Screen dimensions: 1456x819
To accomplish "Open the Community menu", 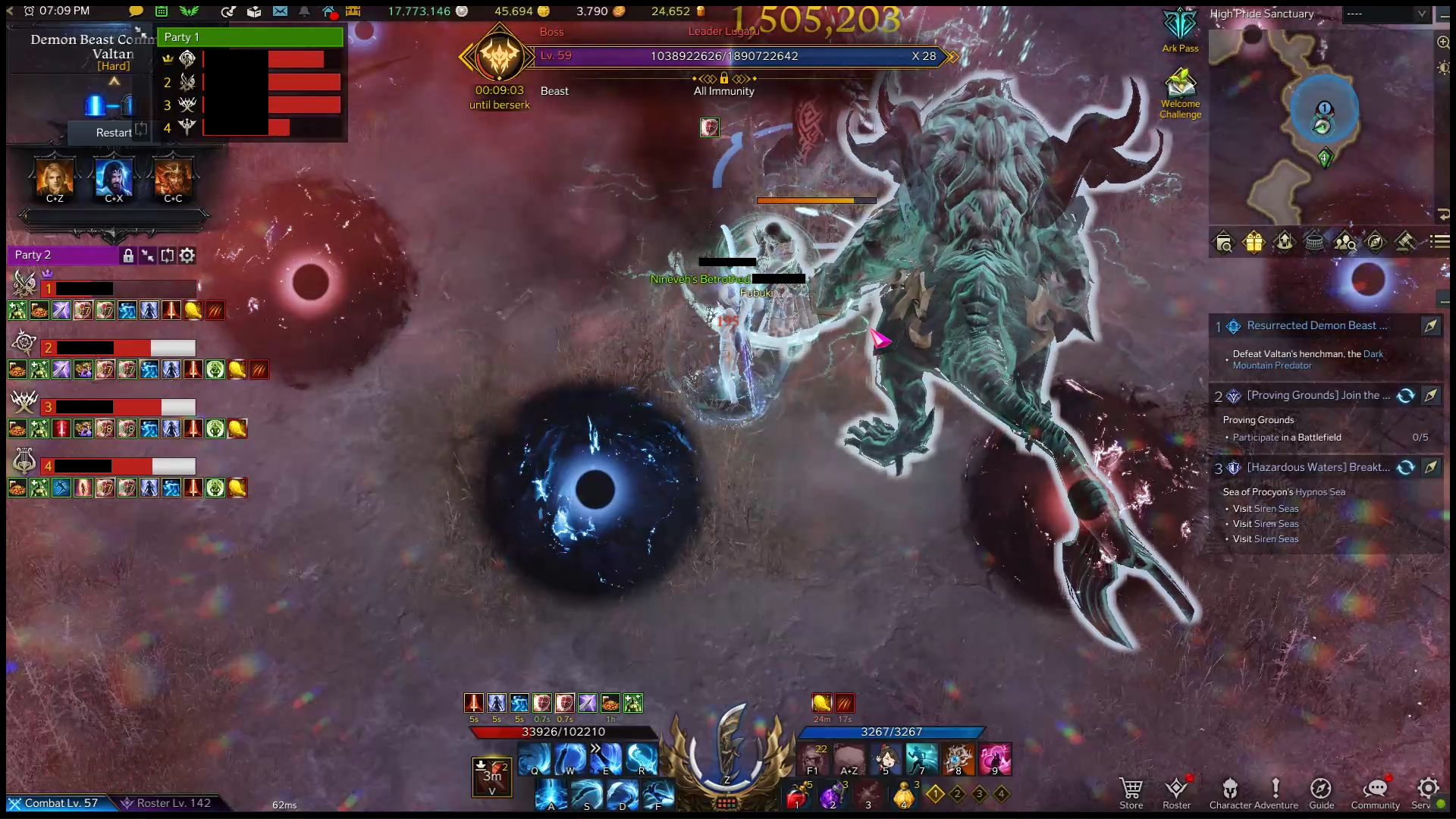I will pos(1375,792).
